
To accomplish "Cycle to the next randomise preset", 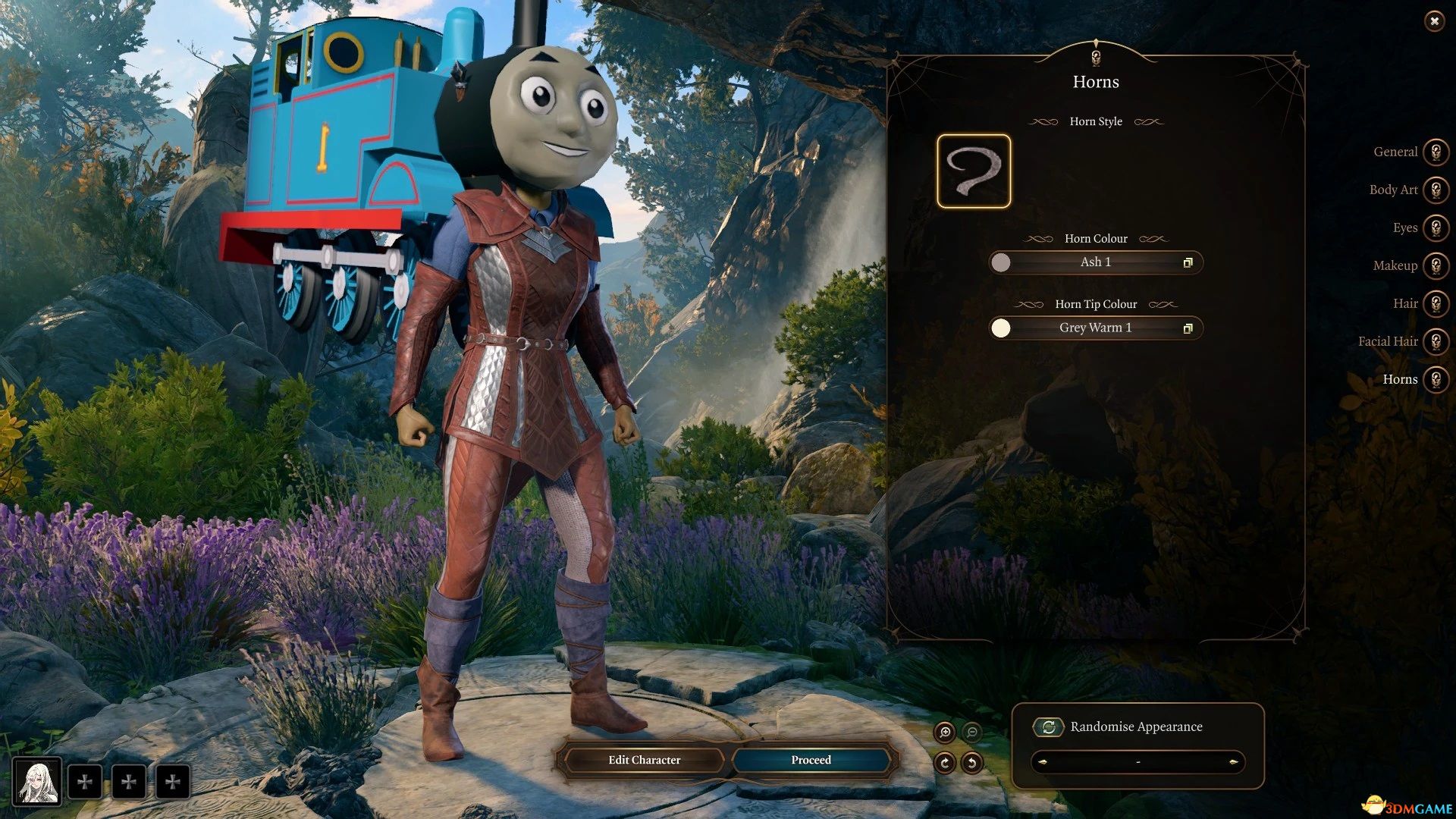I will pos(1233,762).
